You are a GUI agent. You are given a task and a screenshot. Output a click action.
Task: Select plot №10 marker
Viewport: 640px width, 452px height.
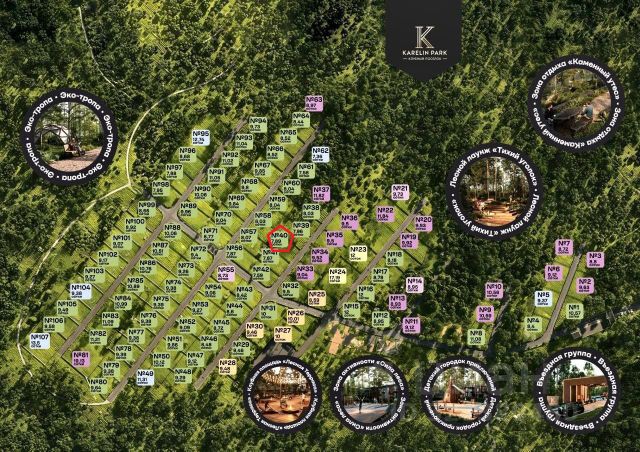(493, 290)
